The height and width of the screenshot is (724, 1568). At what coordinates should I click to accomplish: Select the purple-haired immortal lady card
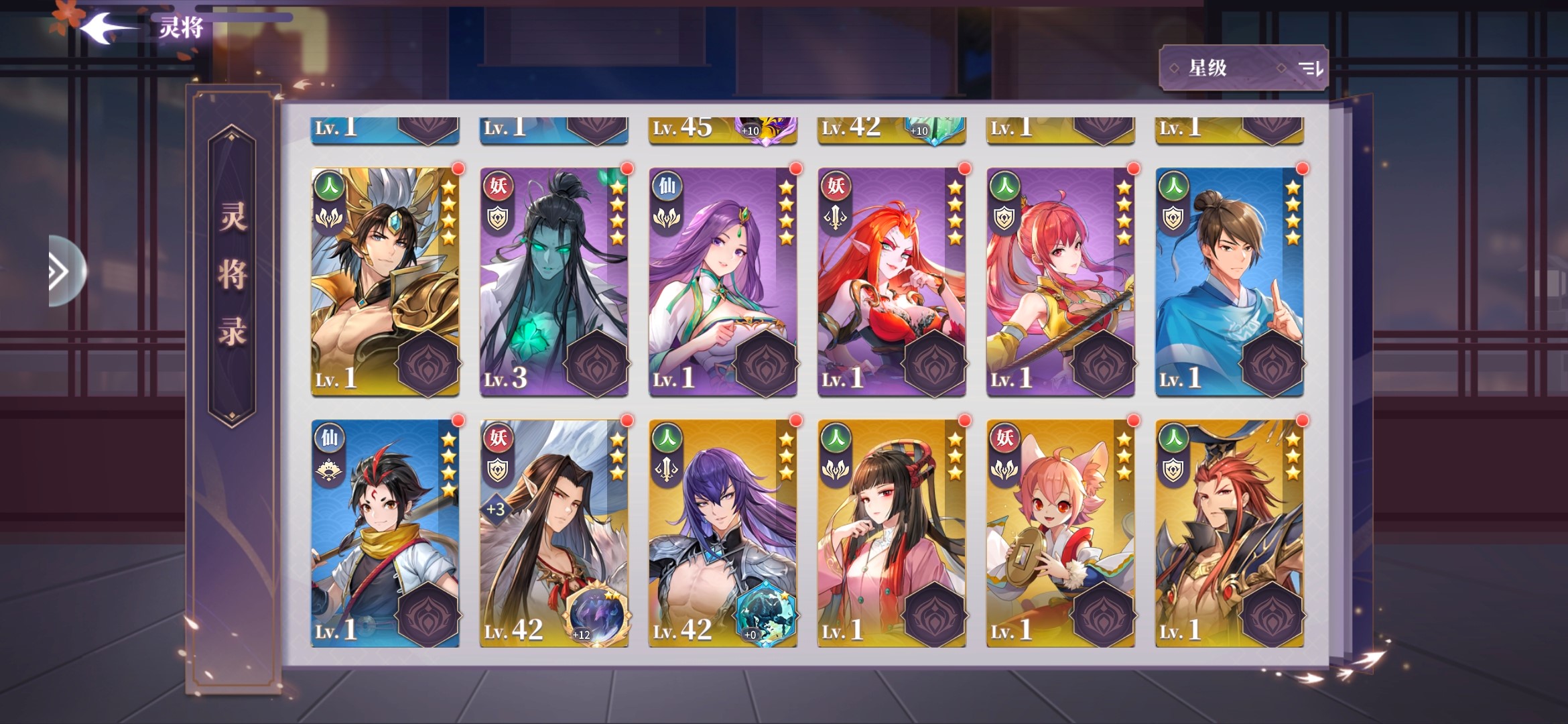(723, 282)
